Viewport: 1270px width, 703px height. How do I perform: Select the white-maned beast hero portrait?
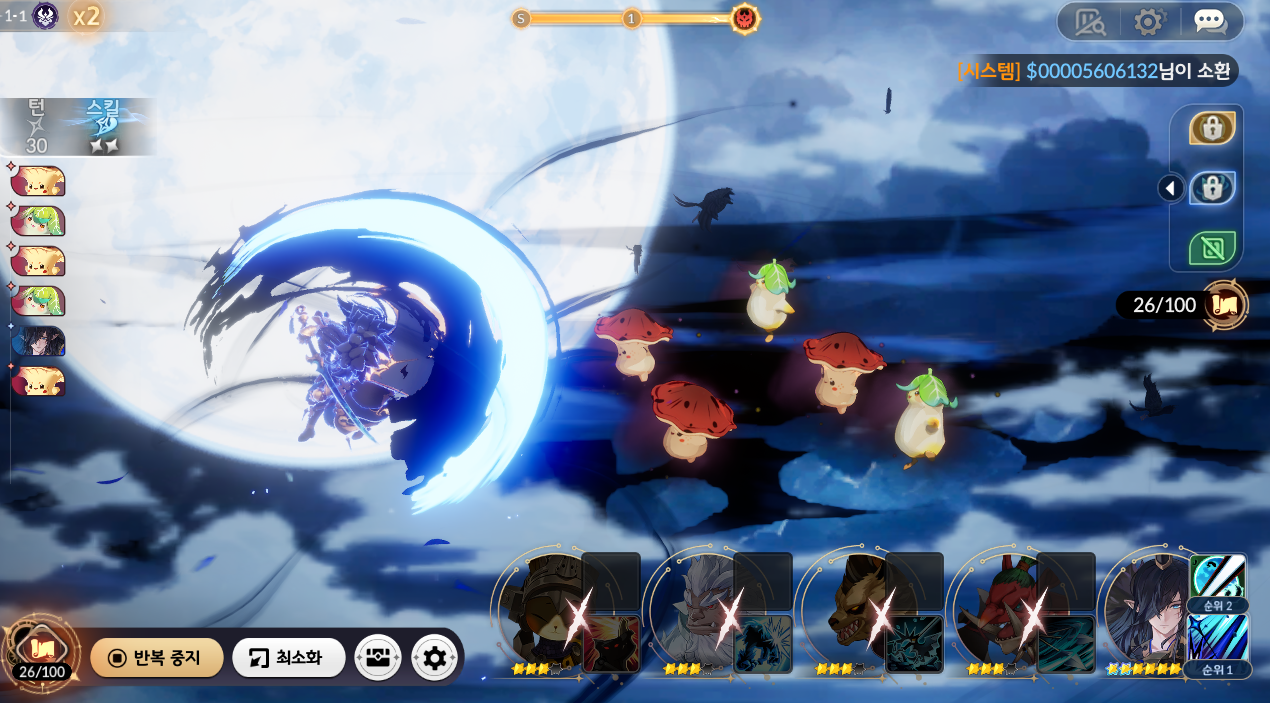[692, 610]
